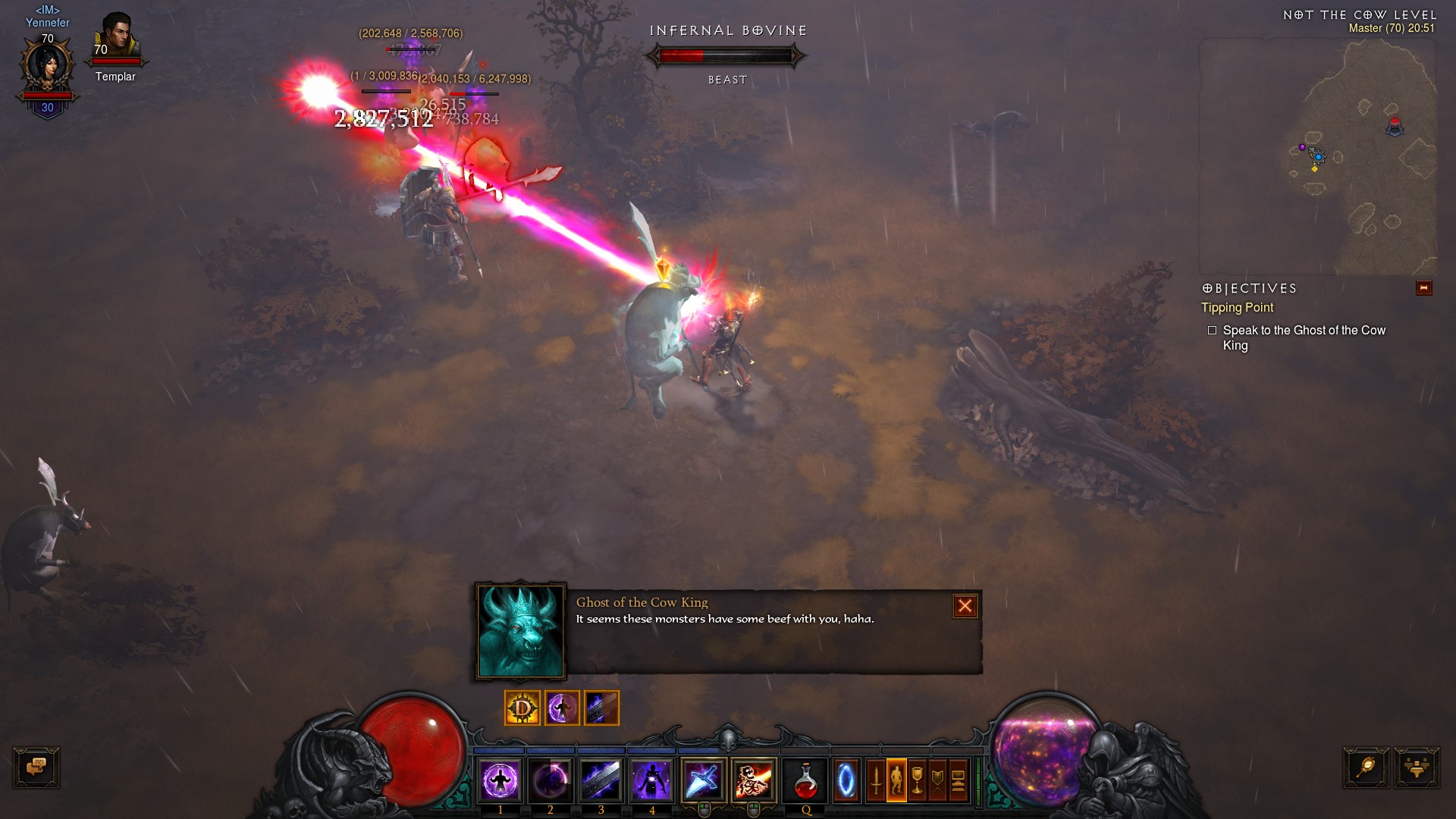Activate the purple aura skill in slot 1

[x=500, y=780]
